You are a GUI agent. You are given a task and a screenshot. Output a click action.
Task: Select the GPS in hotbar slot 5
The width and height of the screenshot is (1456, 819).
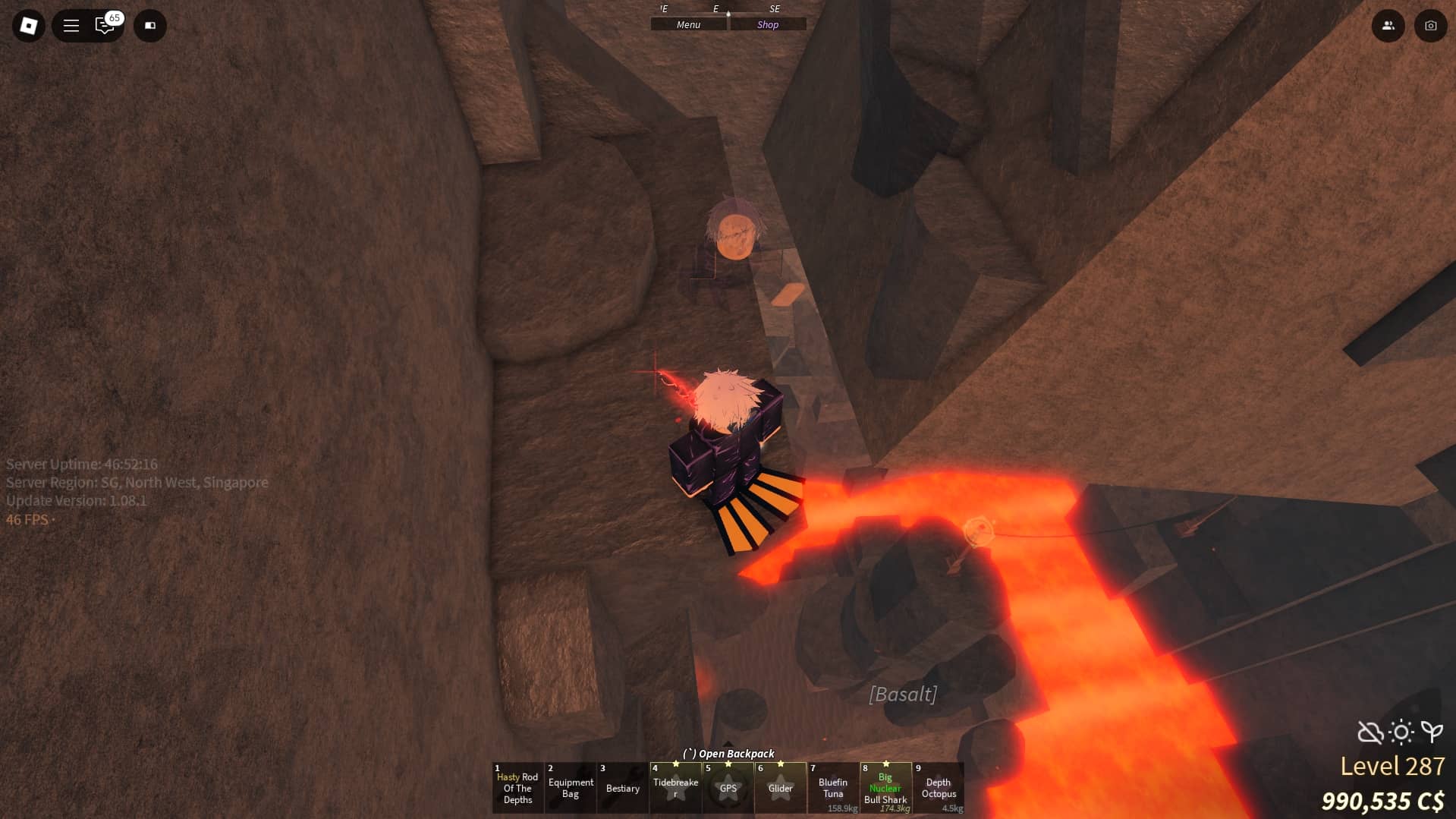click(x=728, y=788)
